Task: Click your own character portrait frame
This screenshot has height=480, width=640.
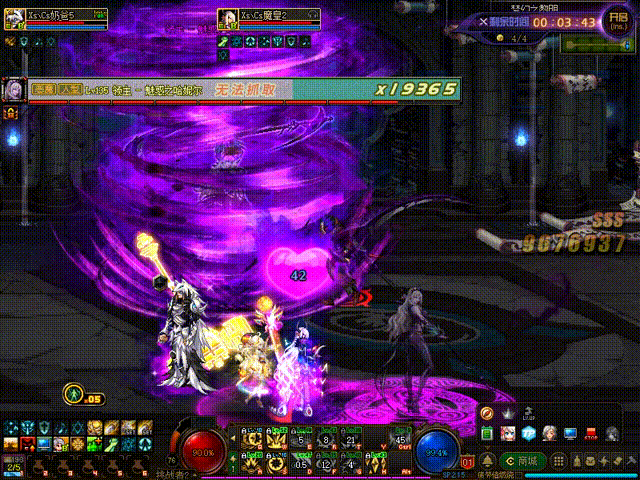Action: [x=14, y=19]
